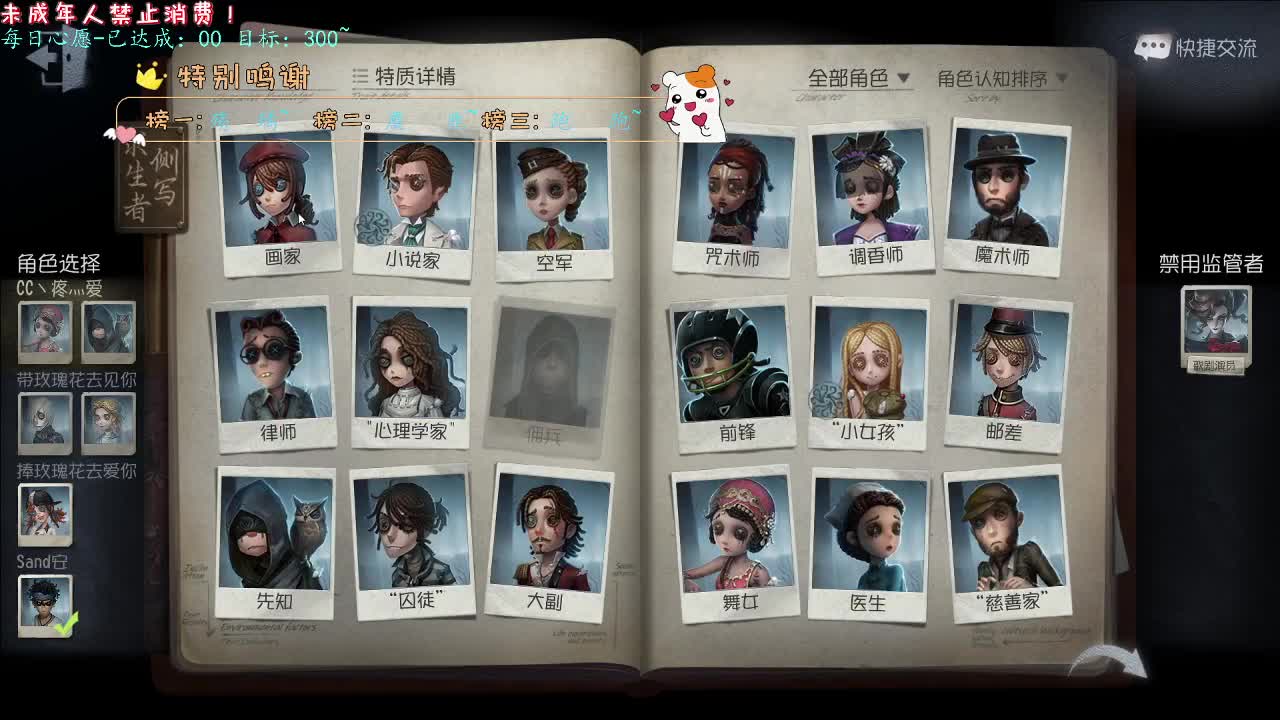Select the 小说家 (Novelist) character portrait
The image size is (1280, 720).
tap(412, 195)
